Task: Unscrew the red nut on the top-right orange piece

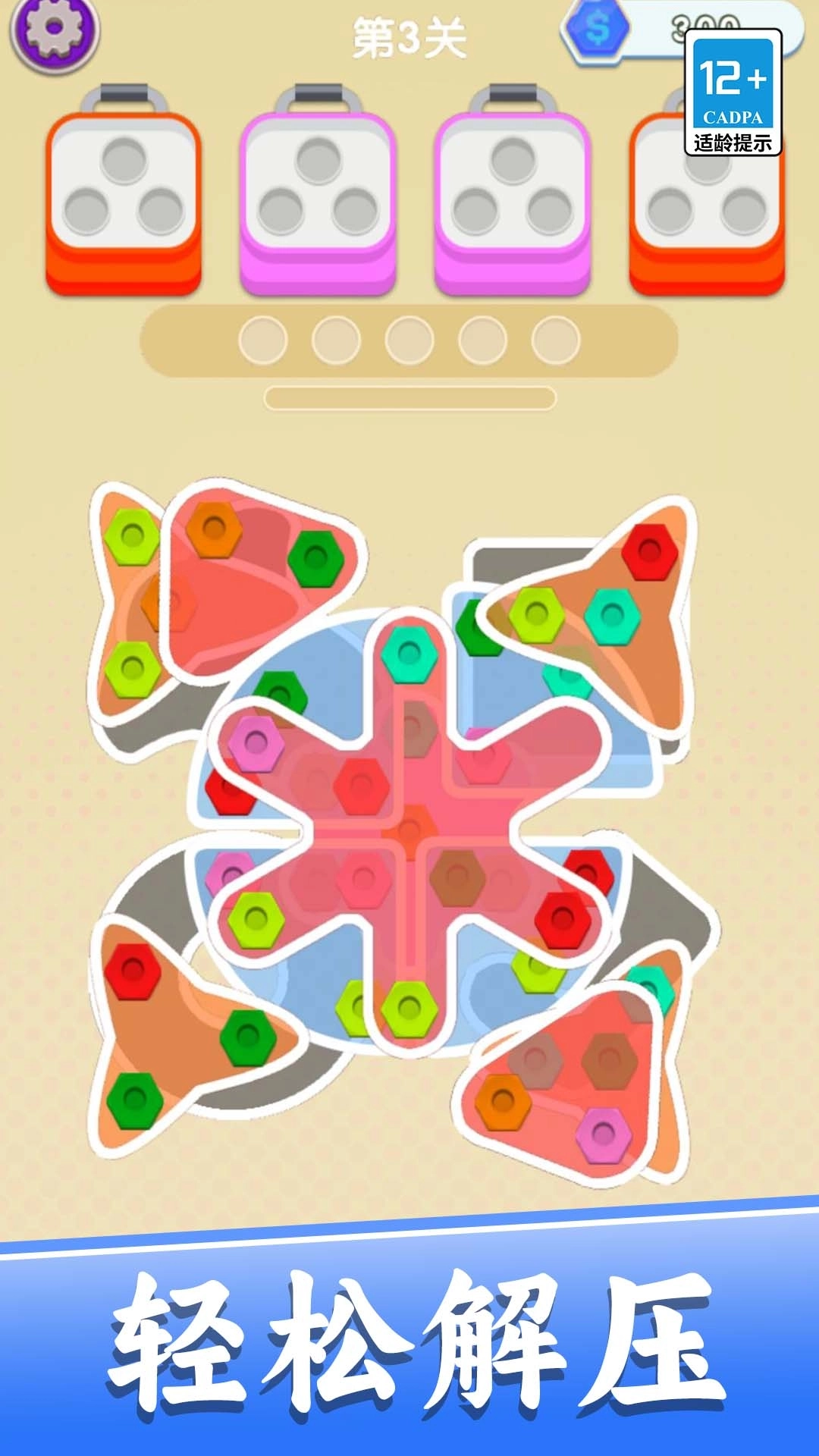Action: tap(650, 551)
